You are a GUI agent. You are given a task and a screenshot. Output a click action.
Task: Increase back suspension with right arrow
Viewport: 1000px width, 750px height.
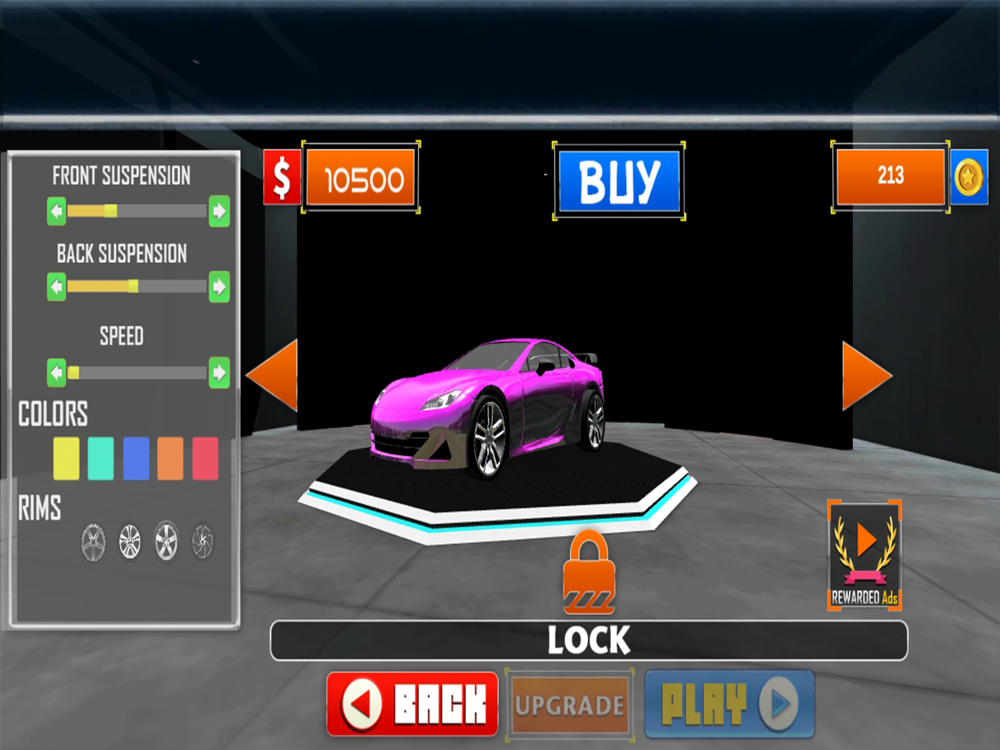pyautogui.click(x=219, y=287)
